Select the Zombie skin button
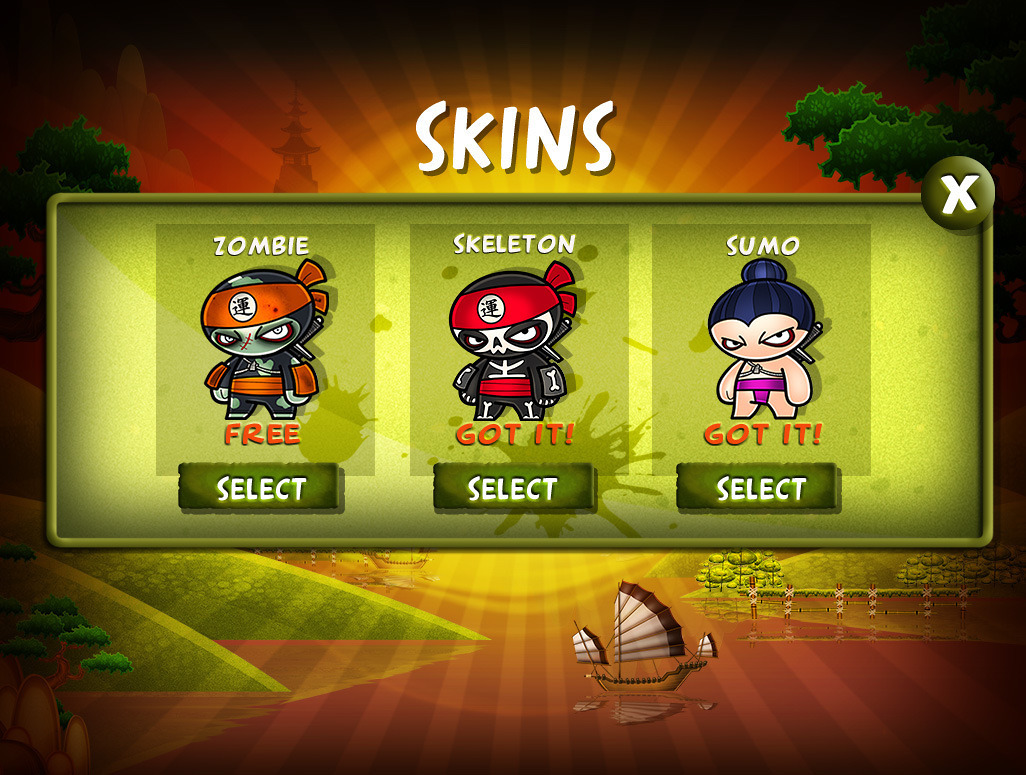Screen dimensions: 1026x775 tap(261, 488)
